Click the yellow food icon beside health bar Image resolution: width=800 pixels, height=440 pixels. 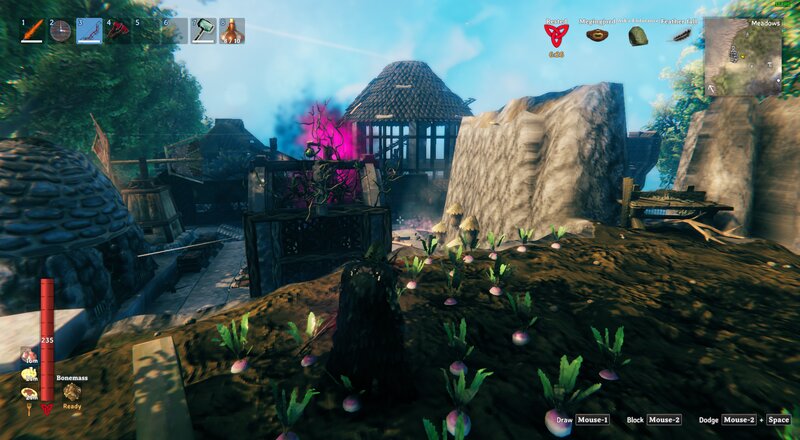[x=28, y=374]
